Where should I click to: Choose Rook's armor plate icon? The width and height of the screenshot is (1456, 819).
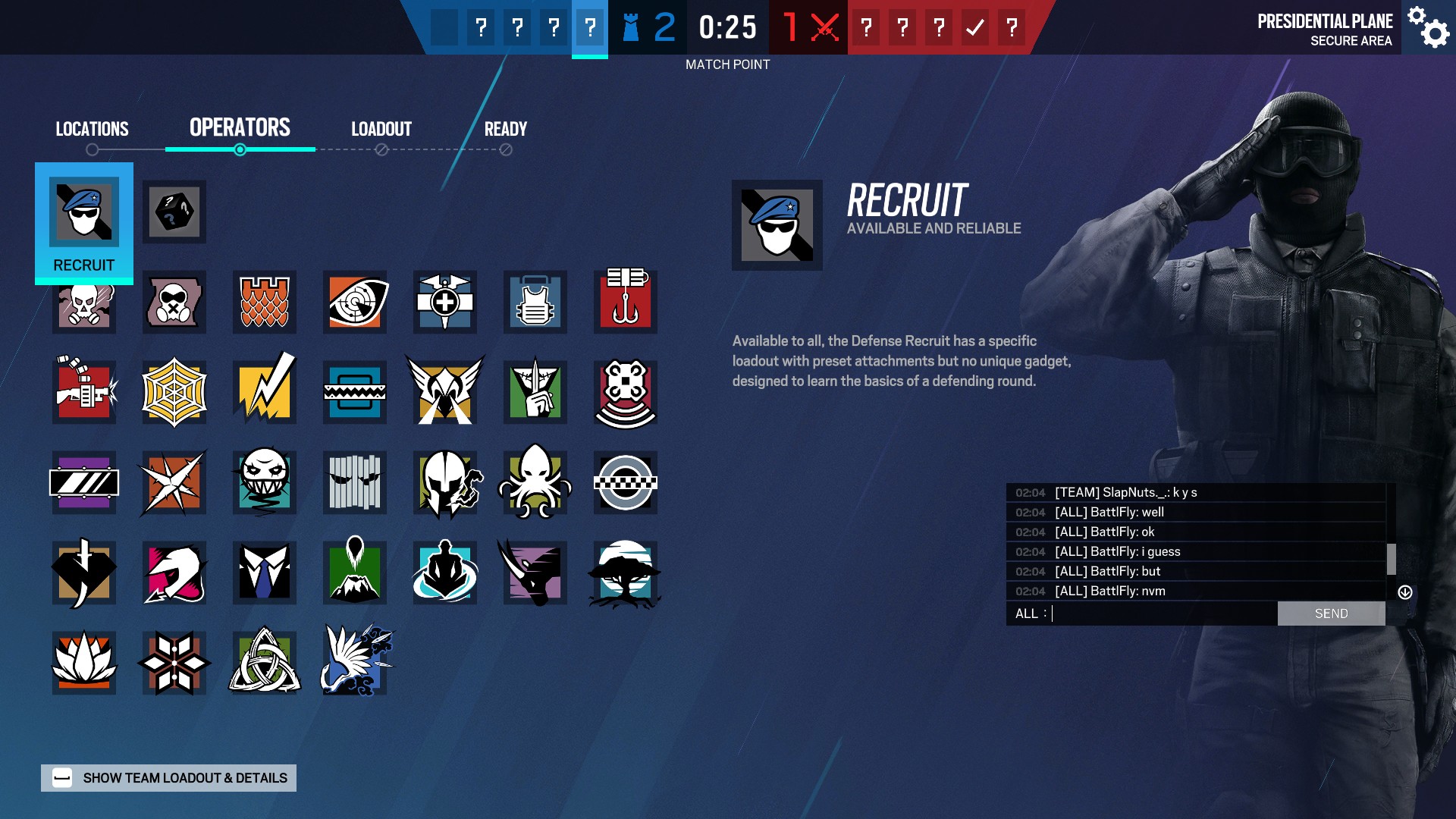coord(533,301)
